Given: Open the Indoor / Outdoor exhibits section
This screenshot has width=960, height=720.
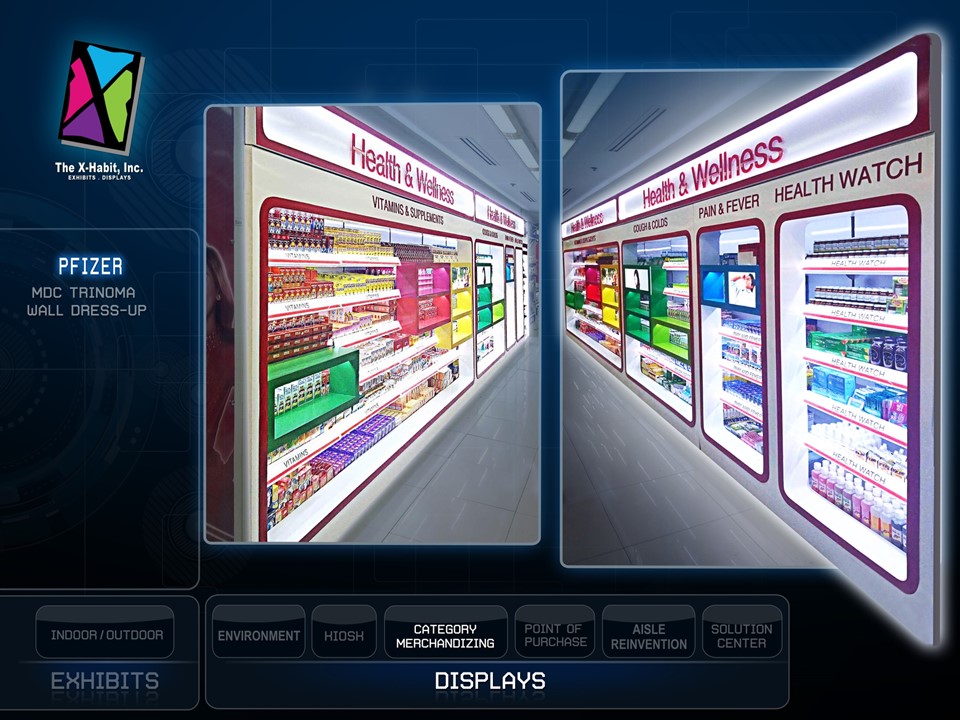Looking at the screenshot, I should 106,633.
